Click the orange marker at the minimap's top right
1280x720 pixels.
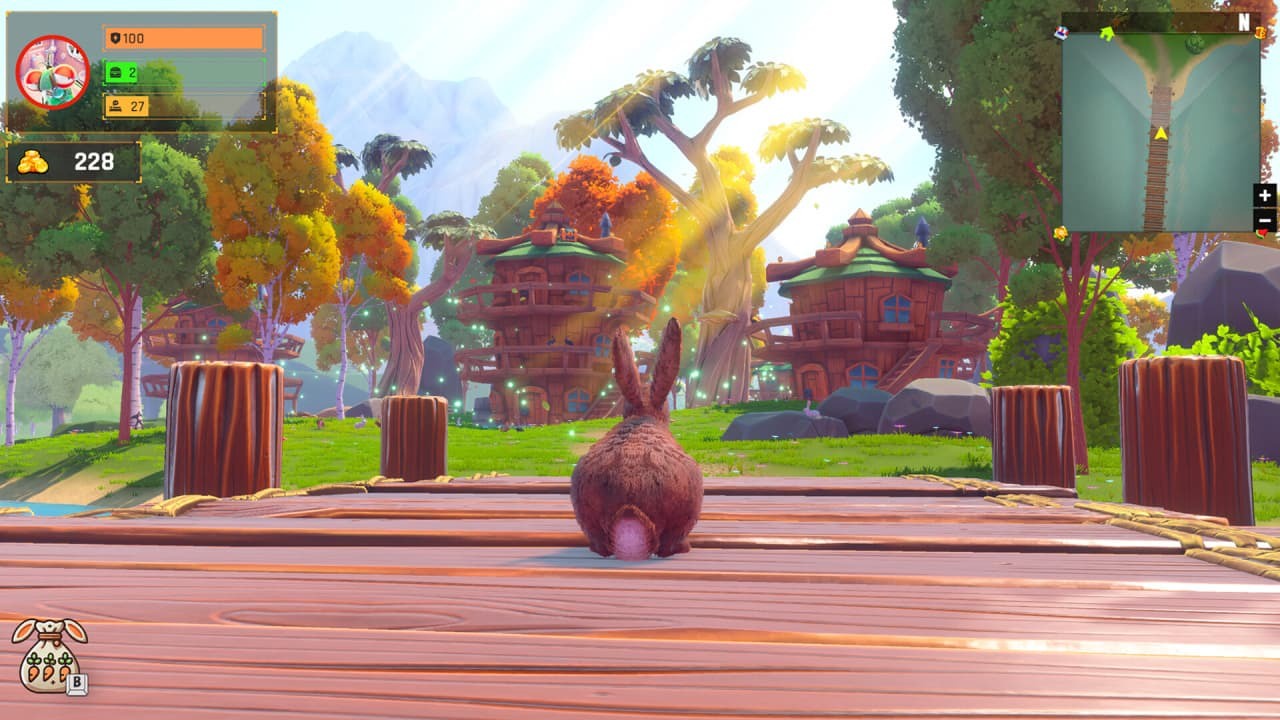click(x=1260, y=33)
